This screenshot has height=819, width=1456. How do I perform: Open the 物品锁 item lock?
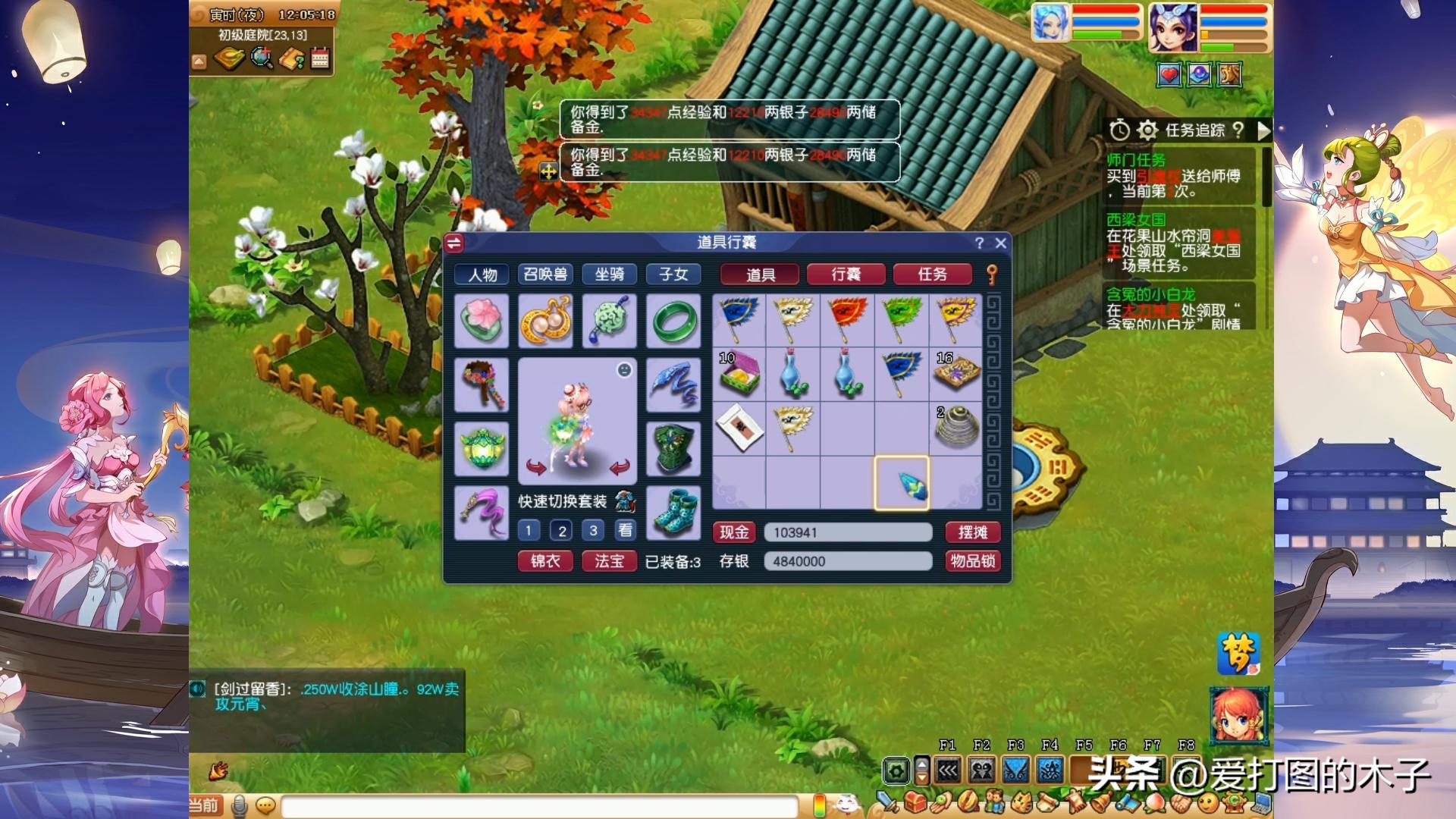pos(972,561)
